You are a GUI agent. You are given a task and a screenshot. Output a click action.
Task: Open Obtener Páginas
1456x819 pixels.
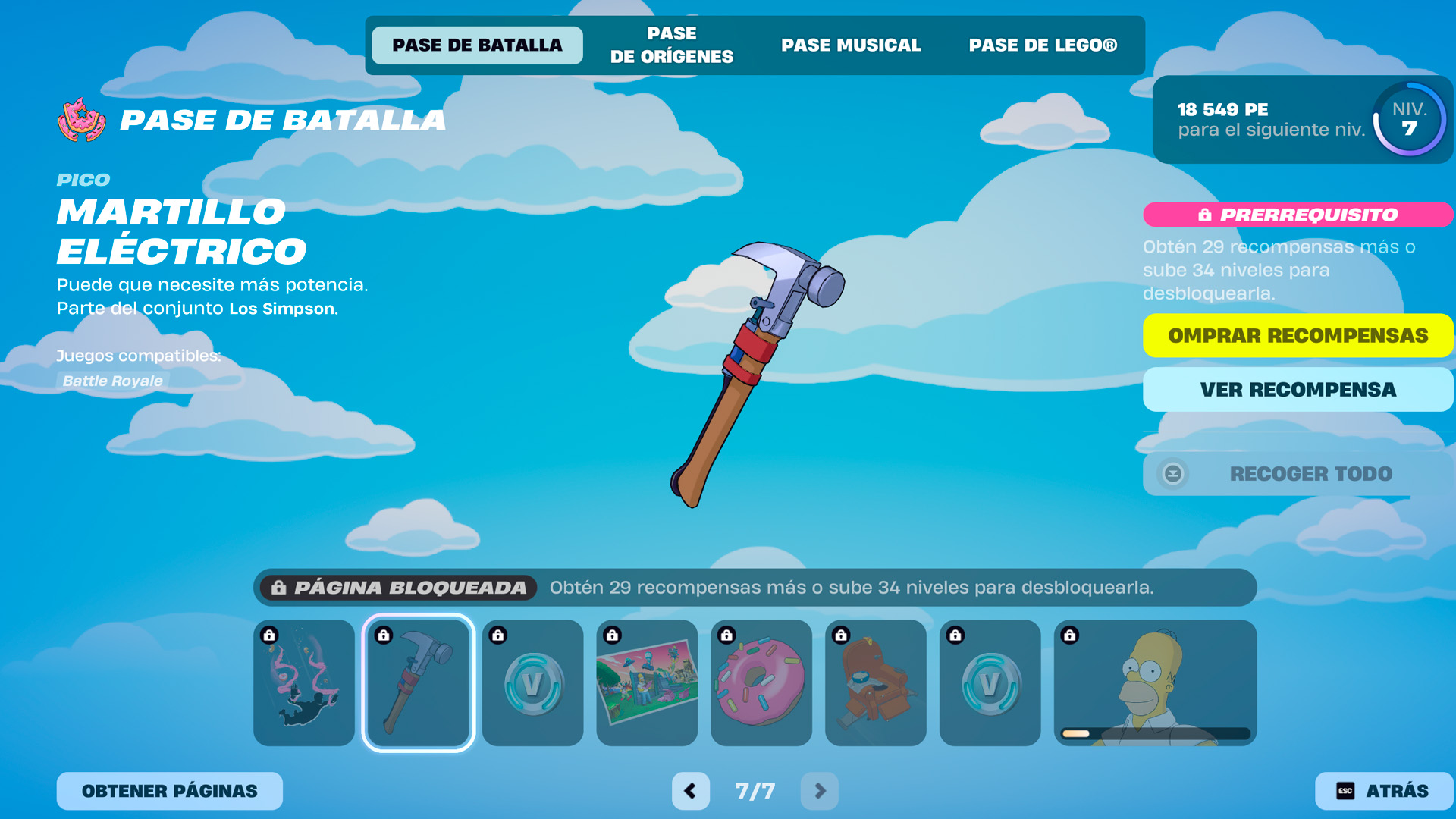tap(170, 791)
